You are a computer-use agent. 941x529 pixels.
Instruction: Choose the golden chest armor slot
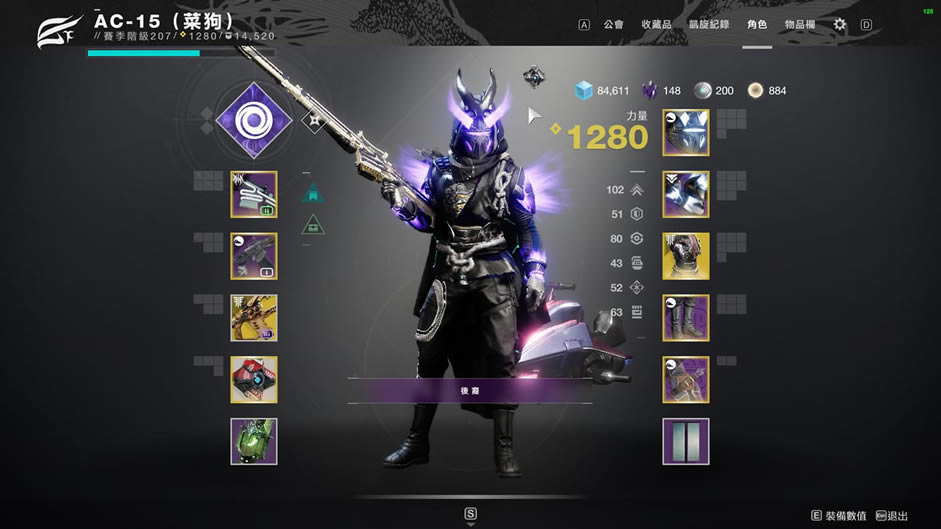(x=686, y=256)
